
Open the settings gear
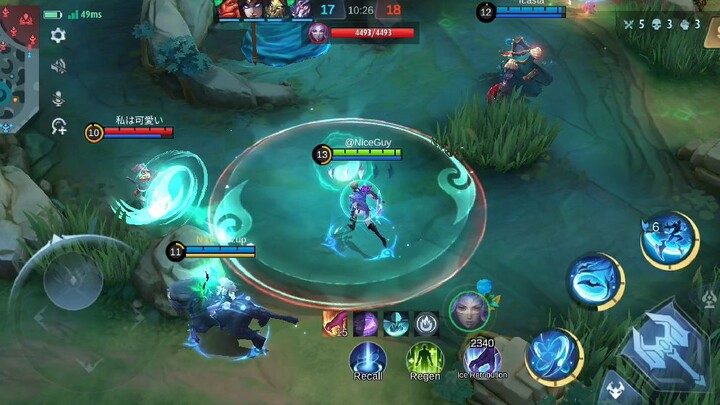[x=58, y=36]
